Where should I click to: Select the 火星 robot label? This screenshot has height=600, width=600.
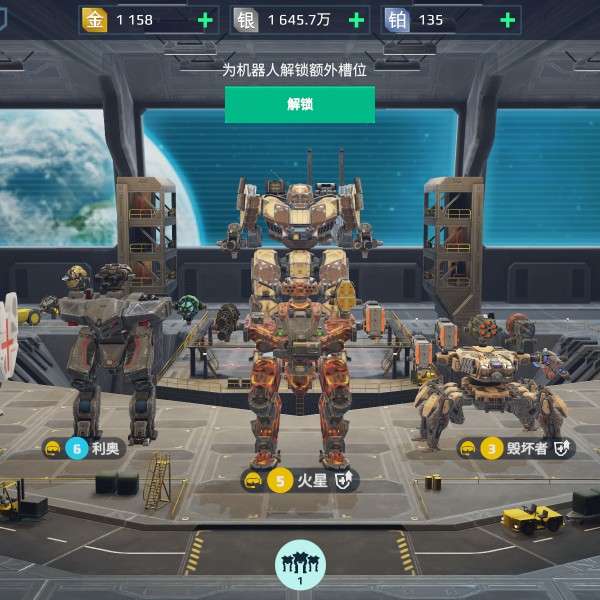tap(300, 481)
